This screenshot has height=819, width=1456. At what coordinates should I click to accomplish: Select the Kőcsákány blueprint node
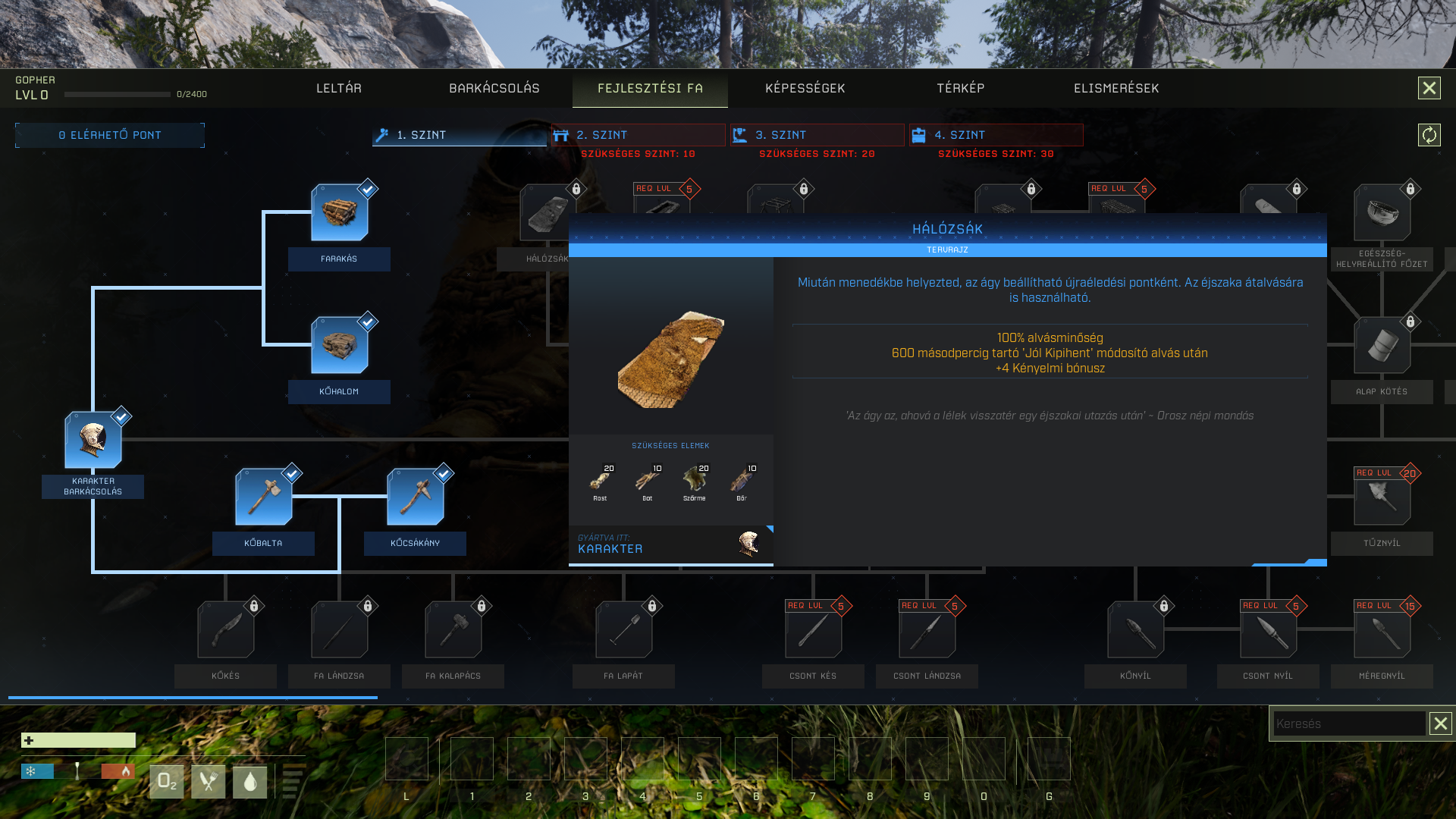[415, 497]
